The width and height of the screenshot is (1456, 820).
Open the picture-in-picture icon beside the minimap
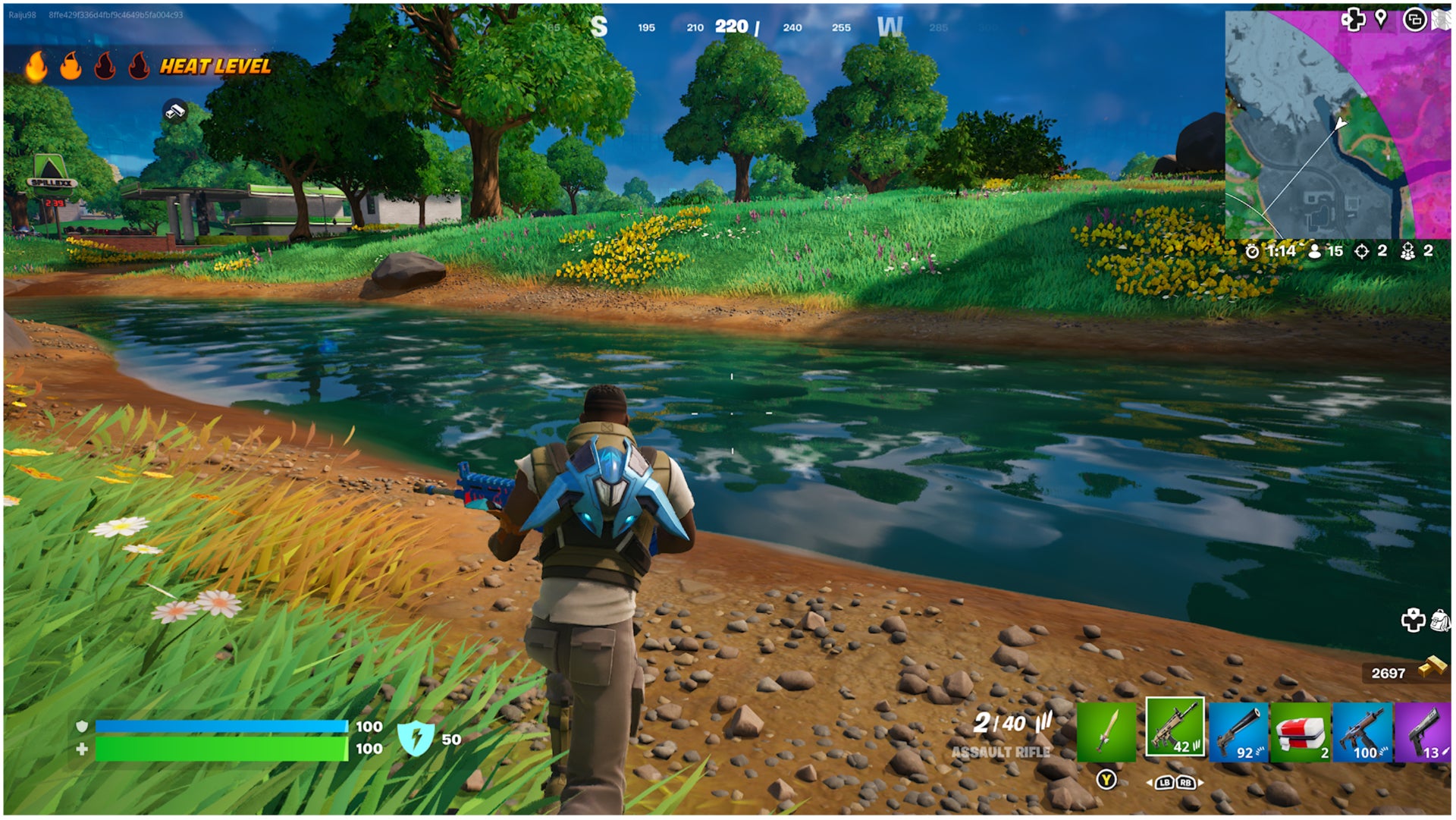[x=1415, y=20]
